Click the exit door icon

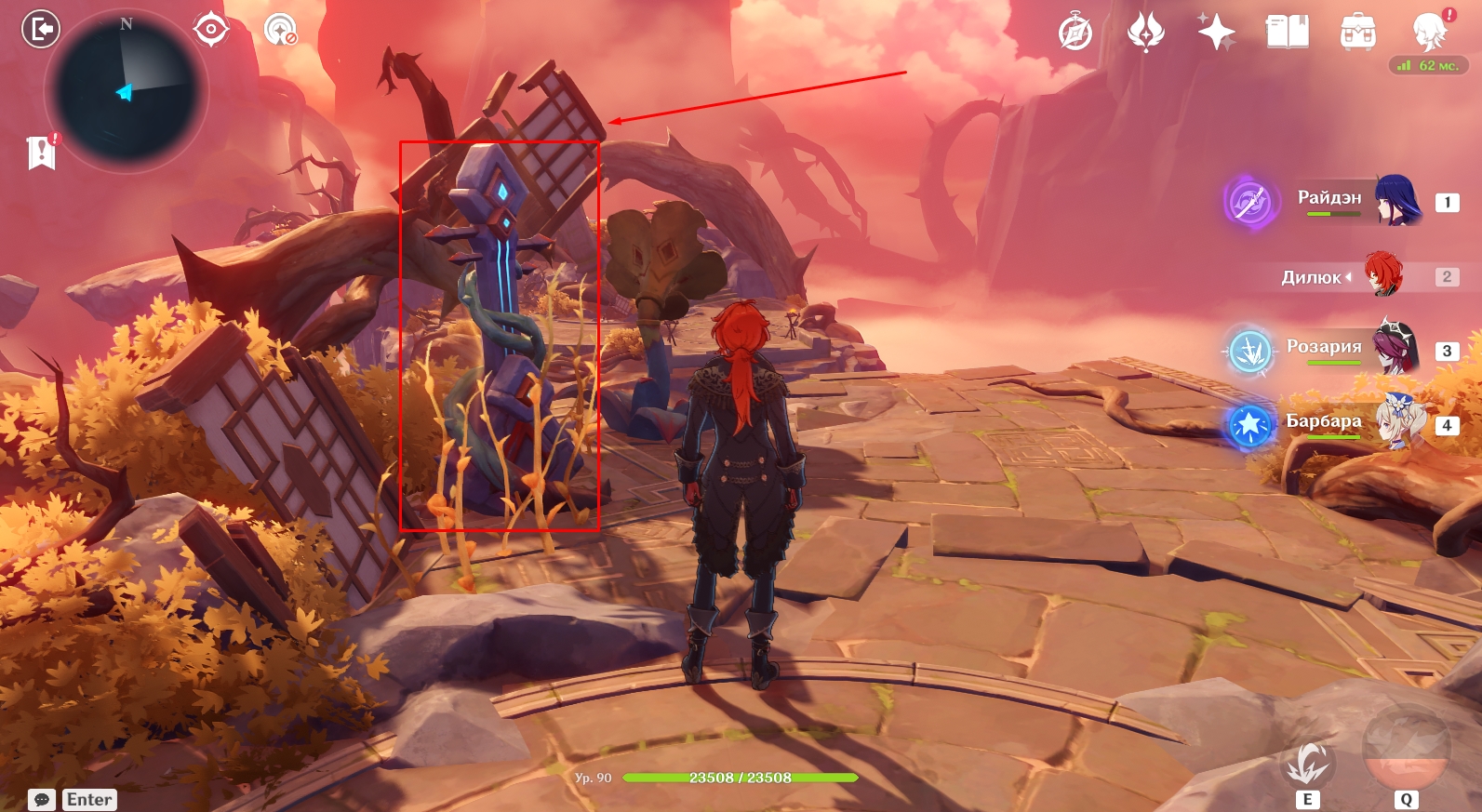[x=40, y=29]
